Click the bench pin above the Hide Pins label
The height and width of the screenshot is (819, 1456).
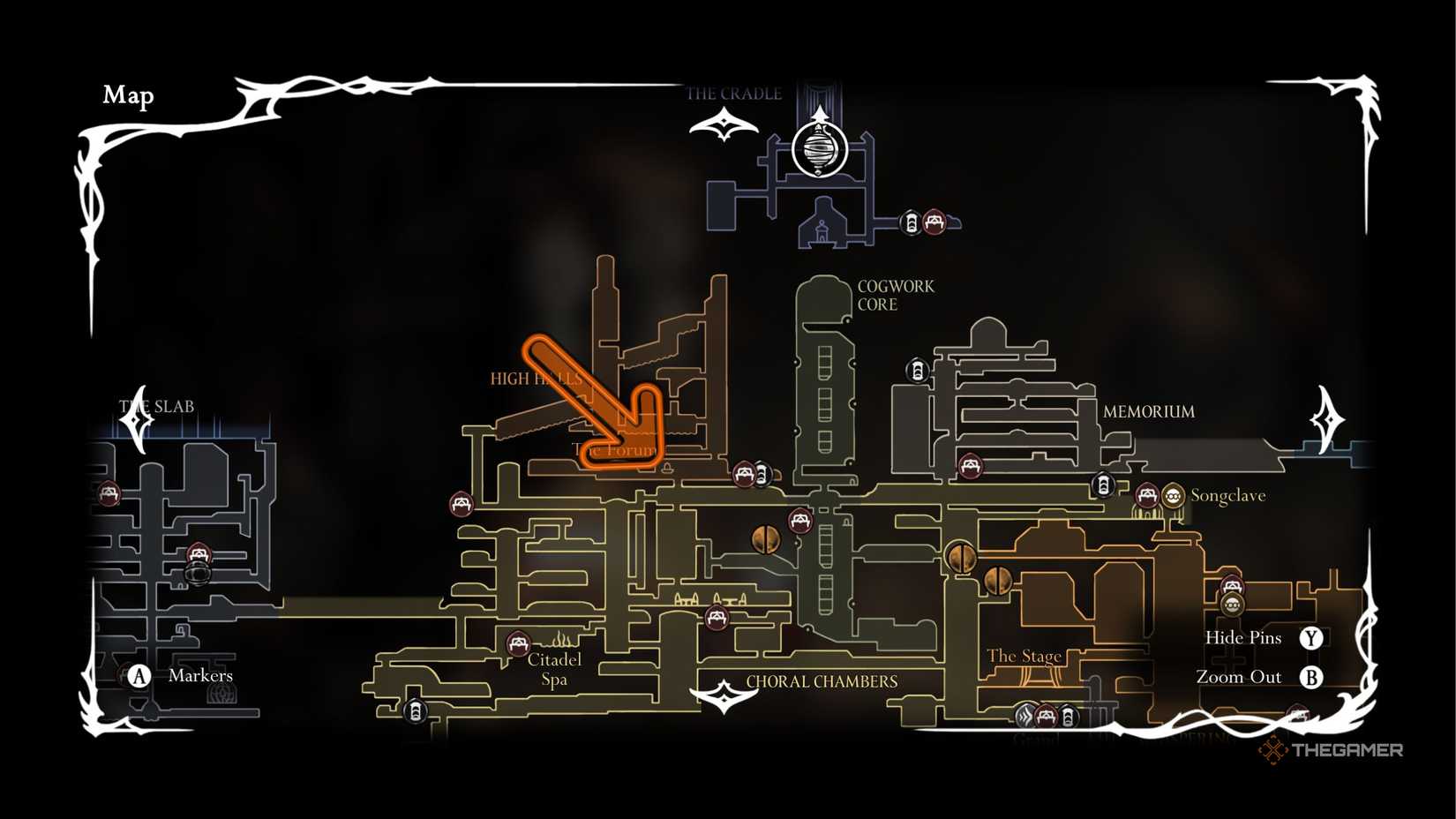[x=1231, y=585]
